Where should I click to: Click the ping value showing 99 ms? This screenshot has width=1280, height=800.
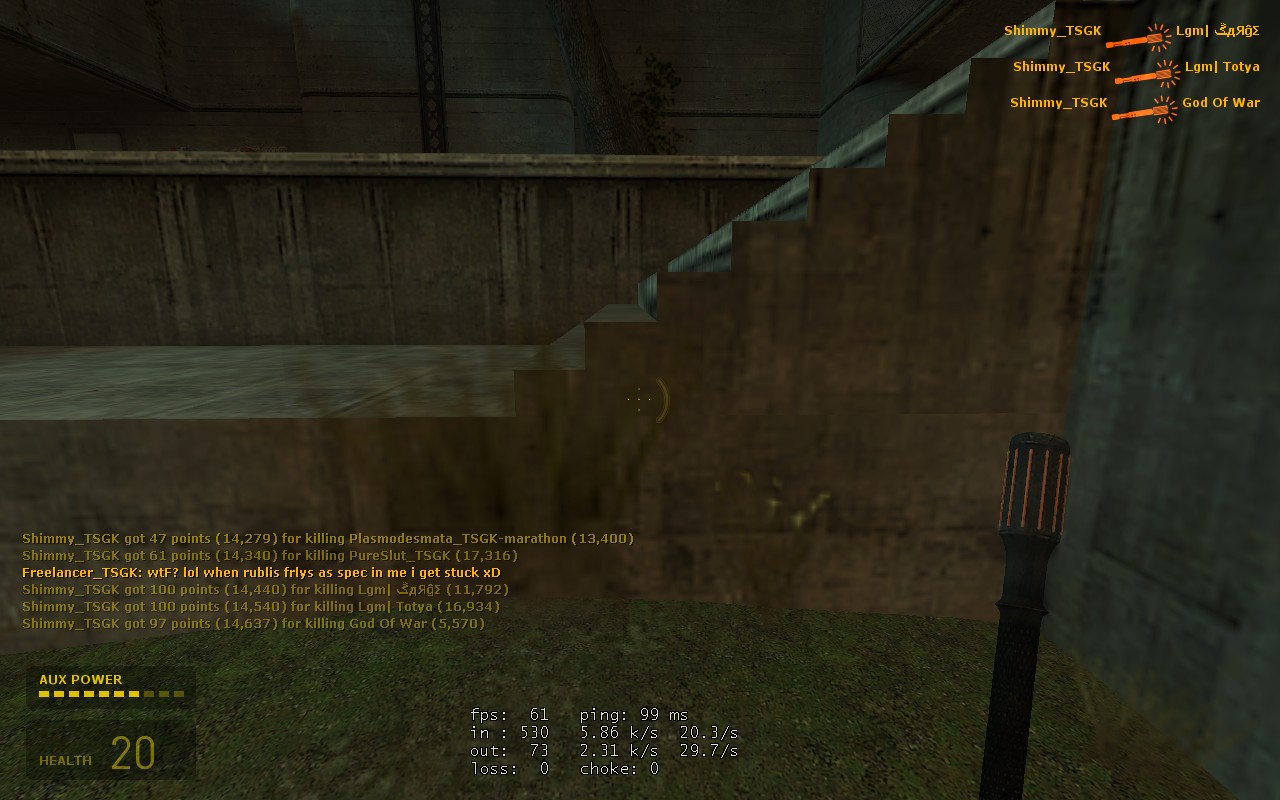click(x=630, y=715)
